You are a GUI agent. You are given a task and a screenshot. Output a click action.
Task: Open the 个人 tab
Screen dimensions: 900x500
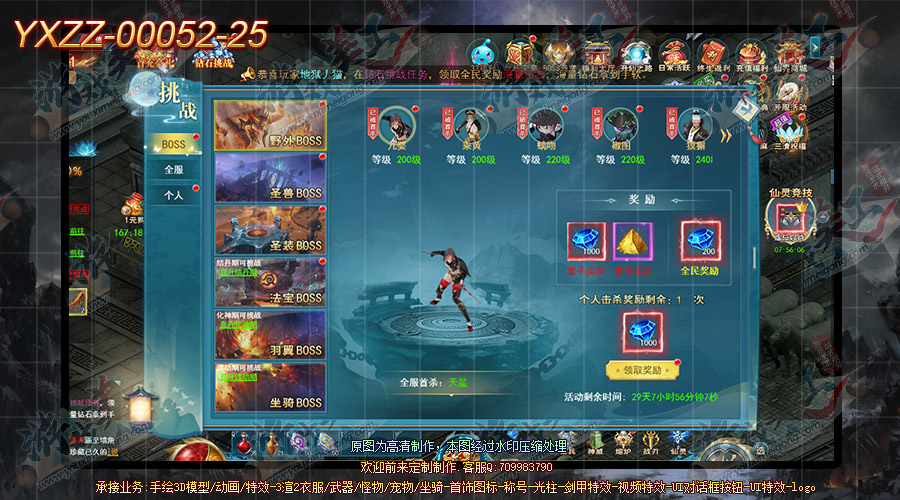[x=173, y=195]
